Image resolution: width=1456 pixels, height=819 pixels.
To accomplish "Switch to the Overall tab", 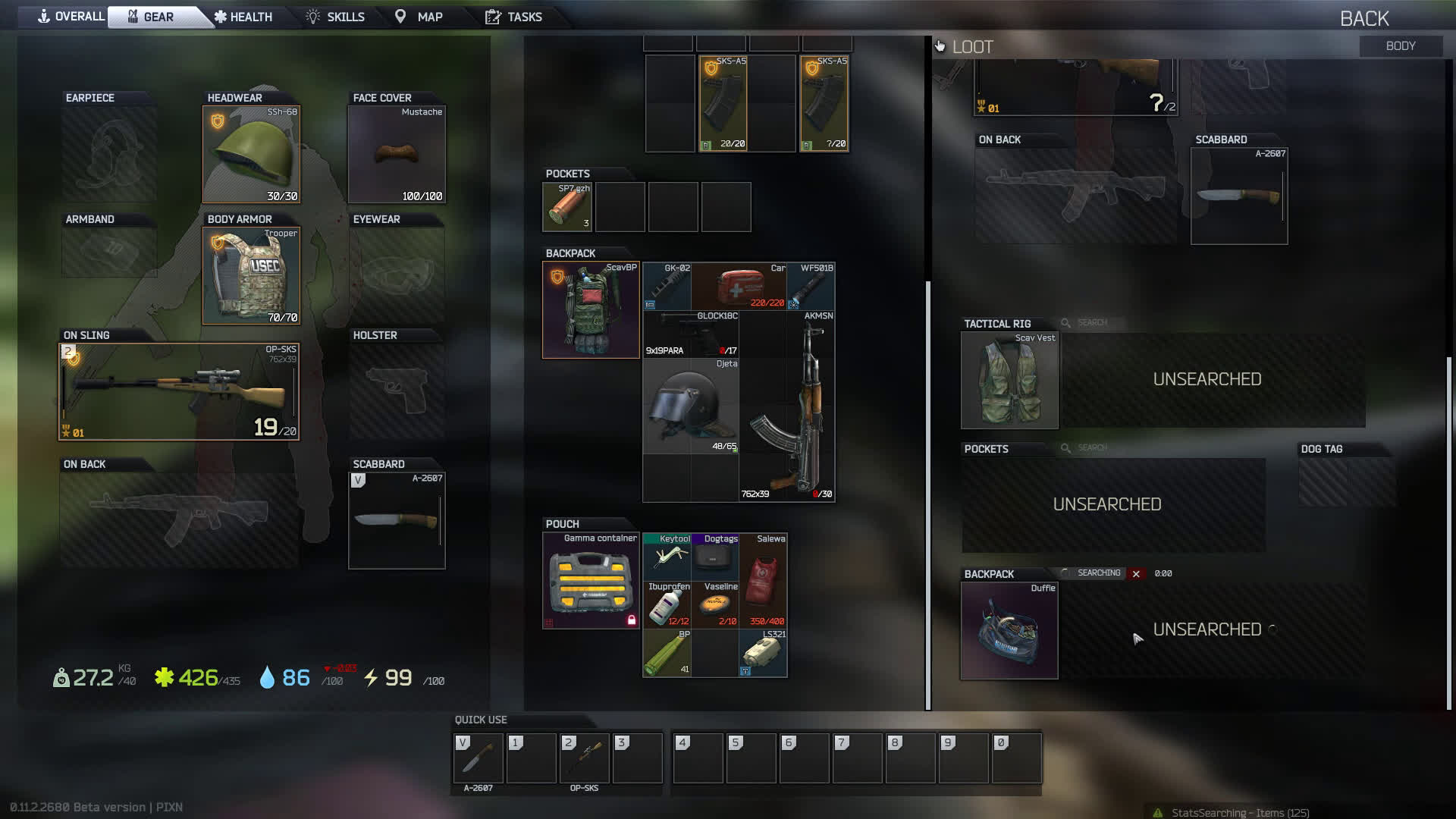I will coord(71,17).
